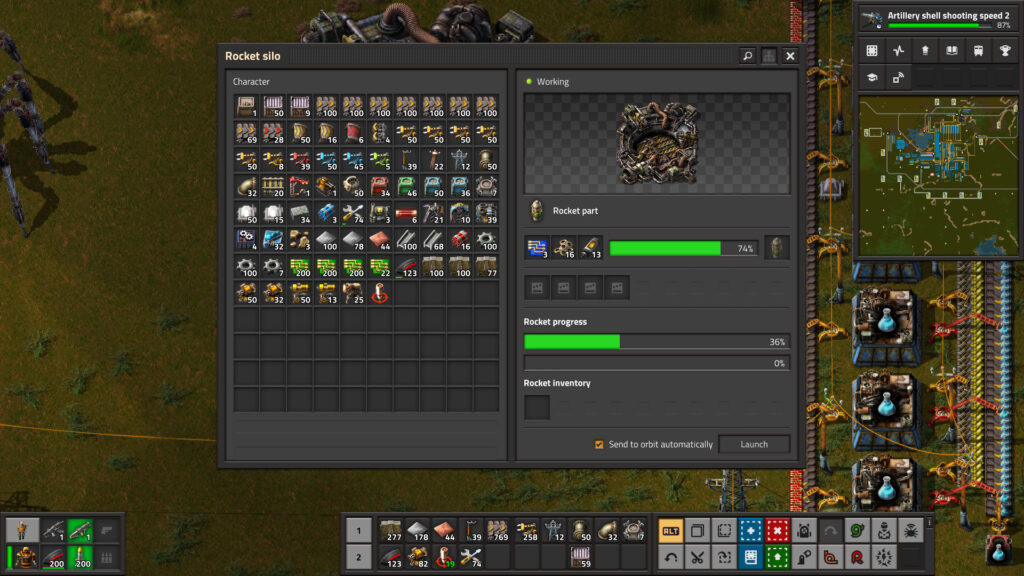Click the Launch button

pos(753,444)
